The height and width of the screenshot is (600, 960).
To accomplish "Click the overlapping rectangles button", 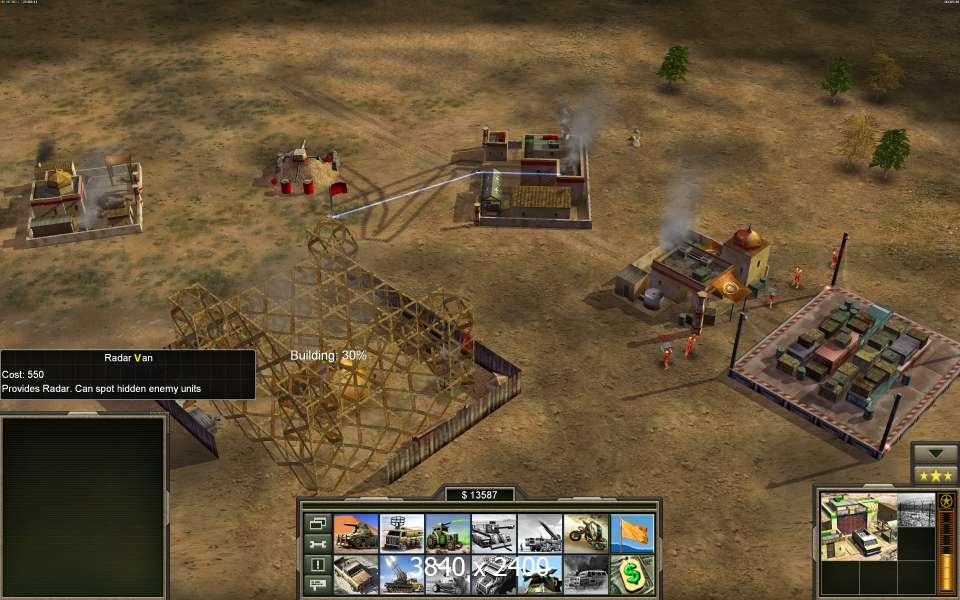I will pos(317,523).
